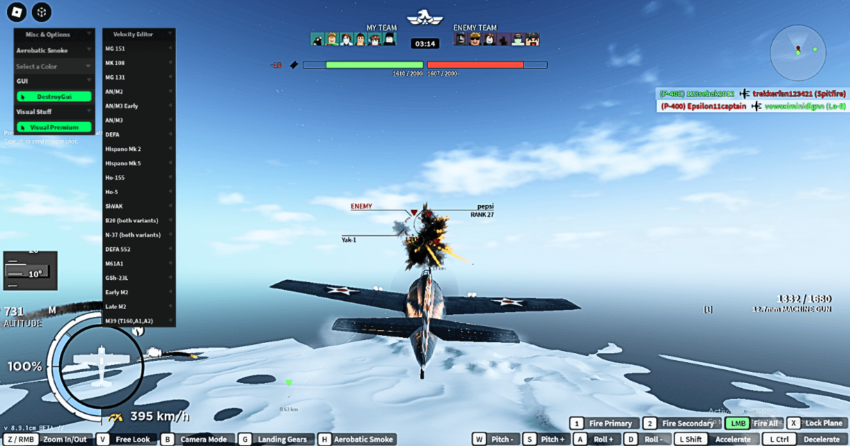Choose the Hispano Mk 5 entry
The width and height of the screenshot is (850, 446).
(x=139, y=162)
